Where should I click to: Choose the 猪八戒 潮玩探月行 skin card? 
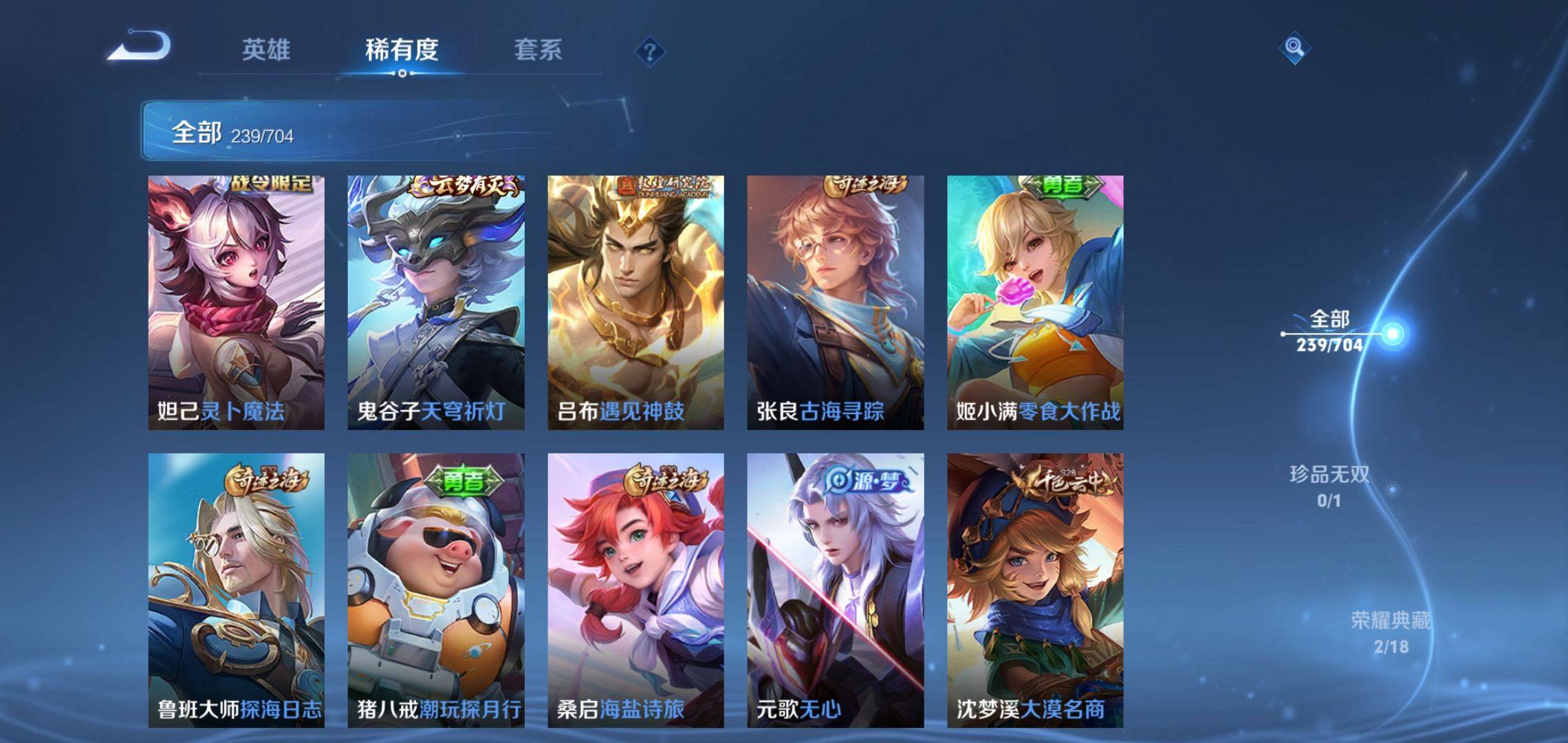click(436, 590)
